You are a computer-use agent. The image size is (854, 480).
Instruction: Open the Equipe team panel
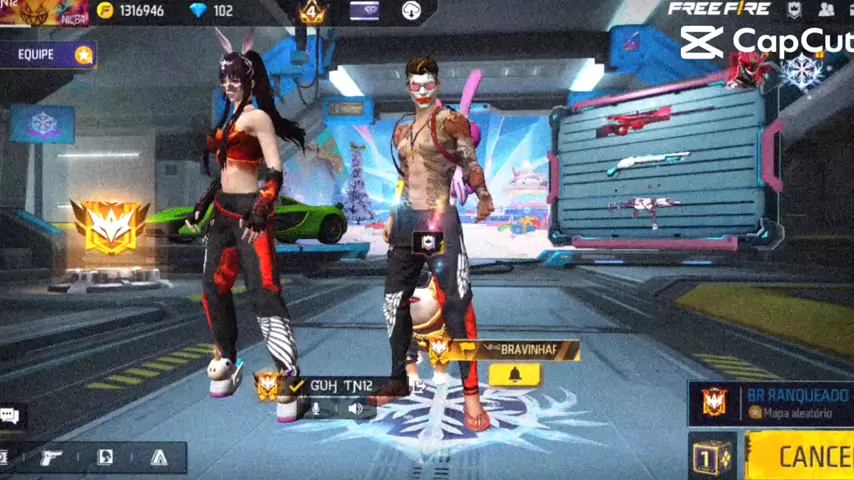48,54
